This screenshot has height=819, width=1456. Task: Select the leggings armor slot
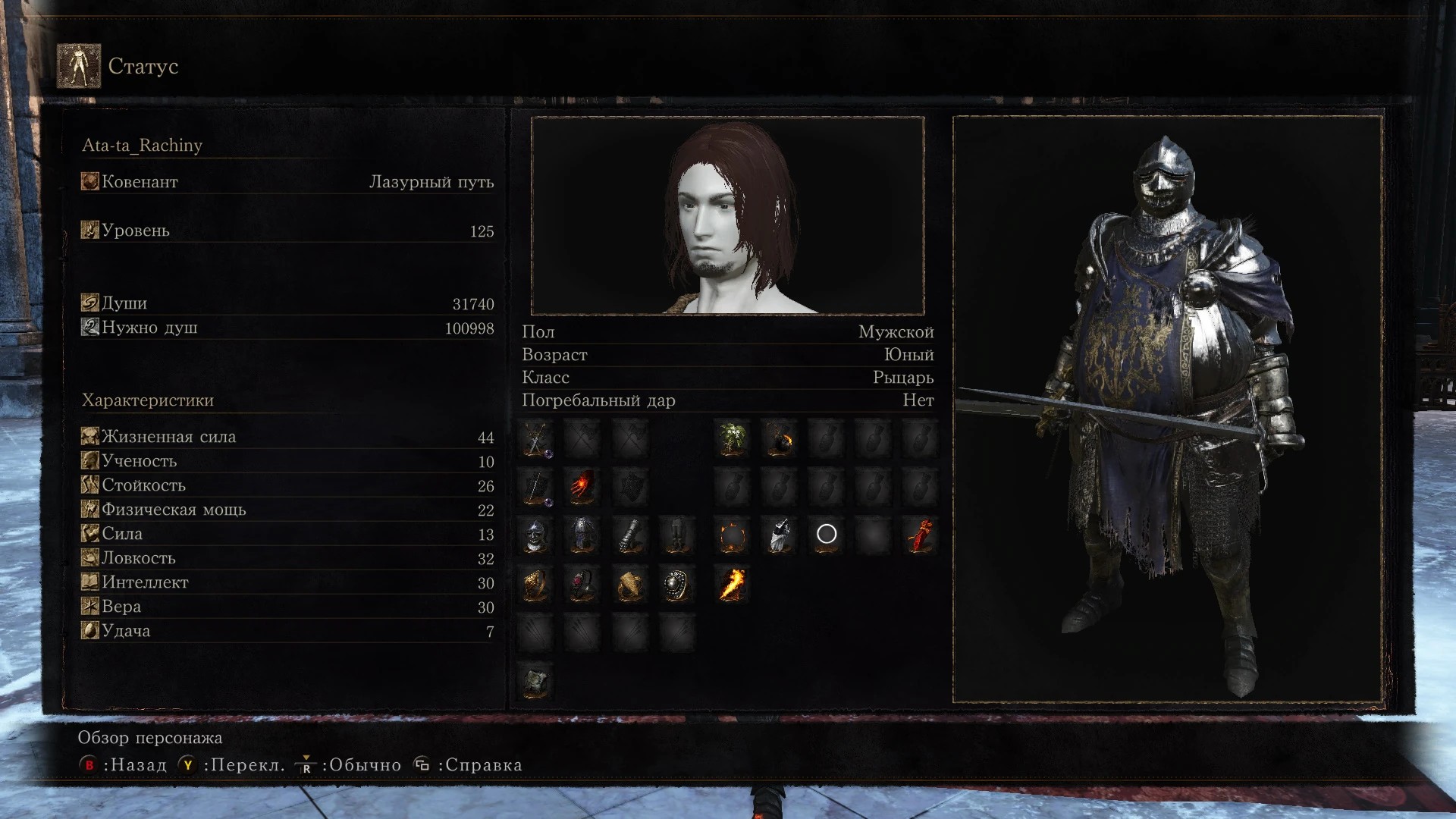click(x=676, y=536)
